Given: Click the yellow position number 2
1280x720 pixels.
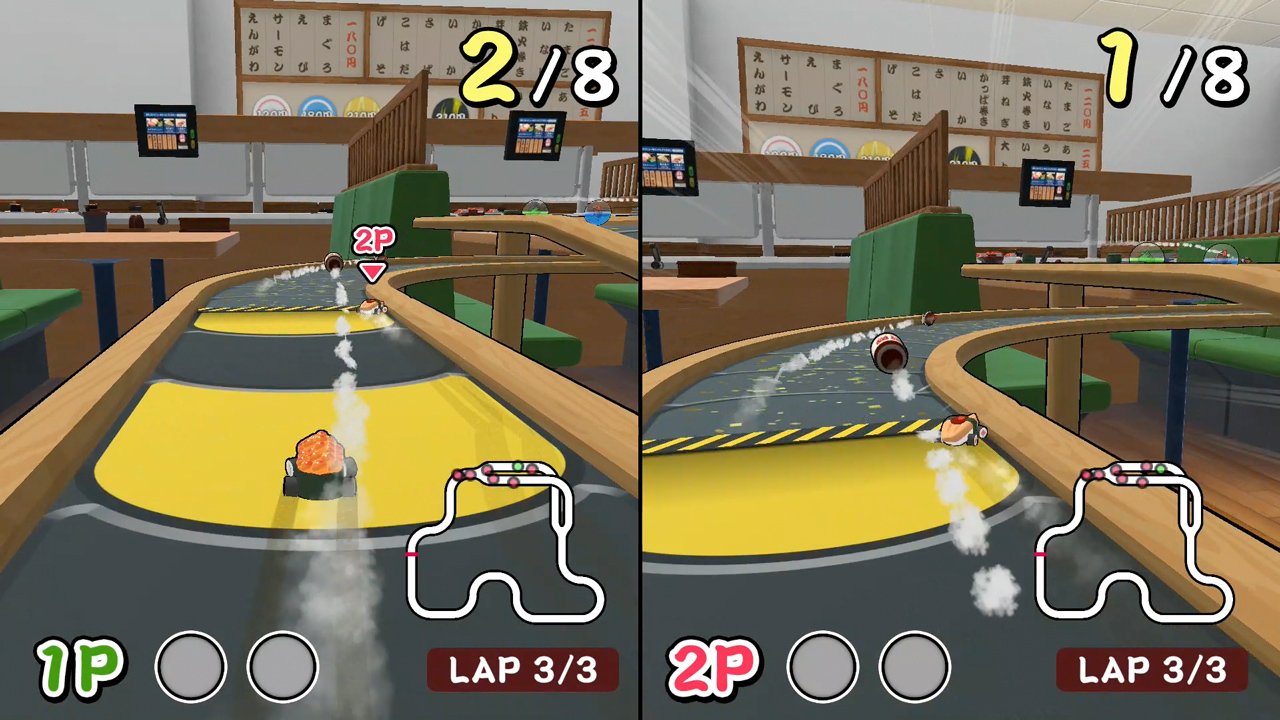Looking at the screenshot, I should point(487,72).
